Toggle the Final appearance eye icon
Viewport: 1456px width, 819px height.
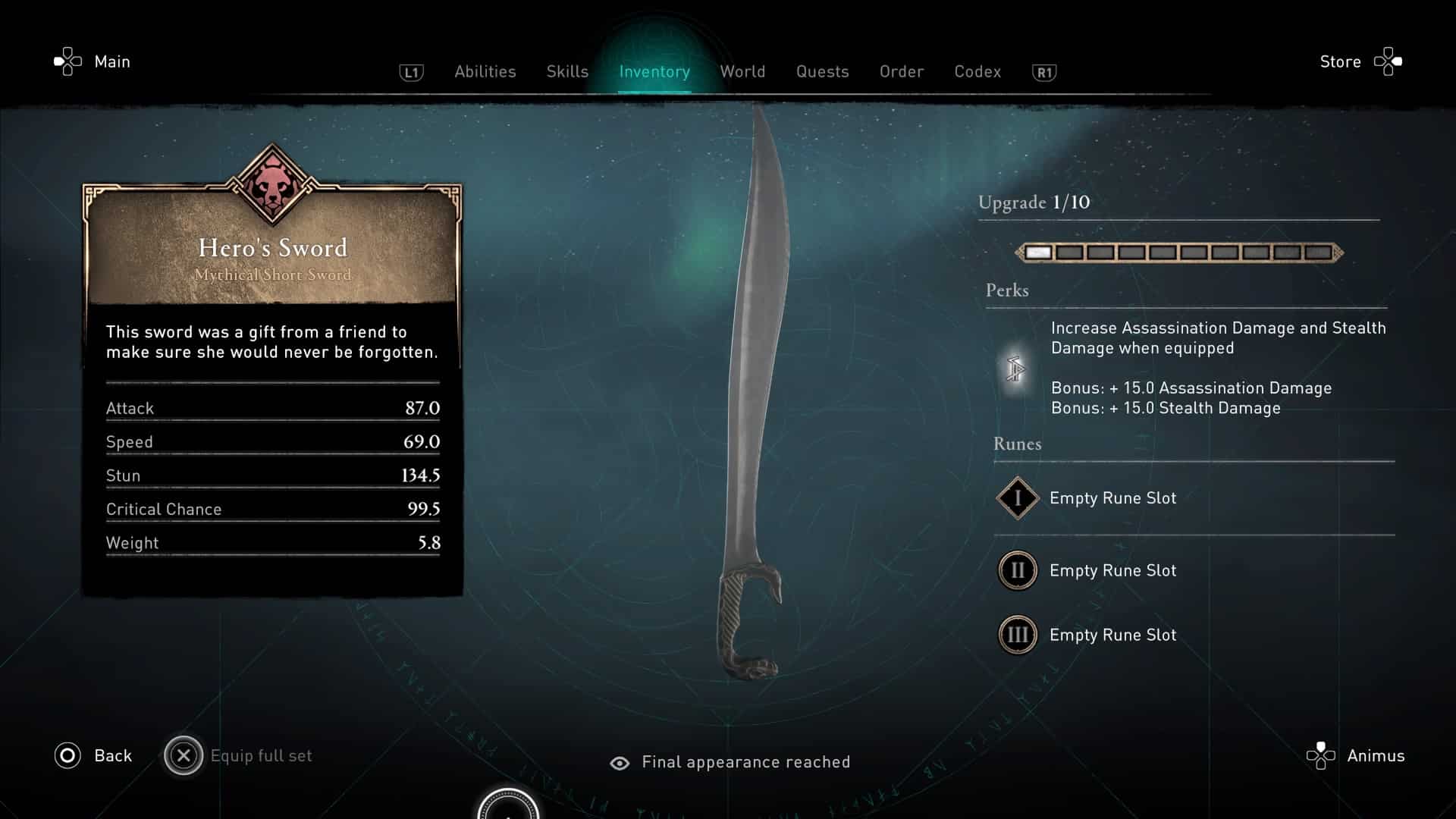click(x=621, y=762)
